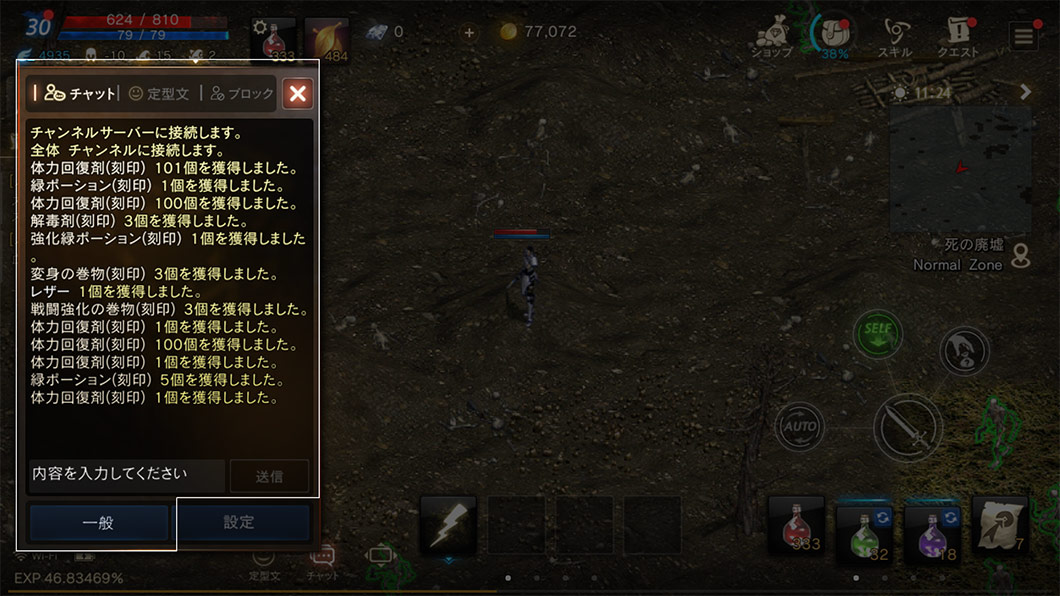Screen dimensions: 1060x596
Task: Open the hamburger main menu
Action: [x=1023, y=38]
